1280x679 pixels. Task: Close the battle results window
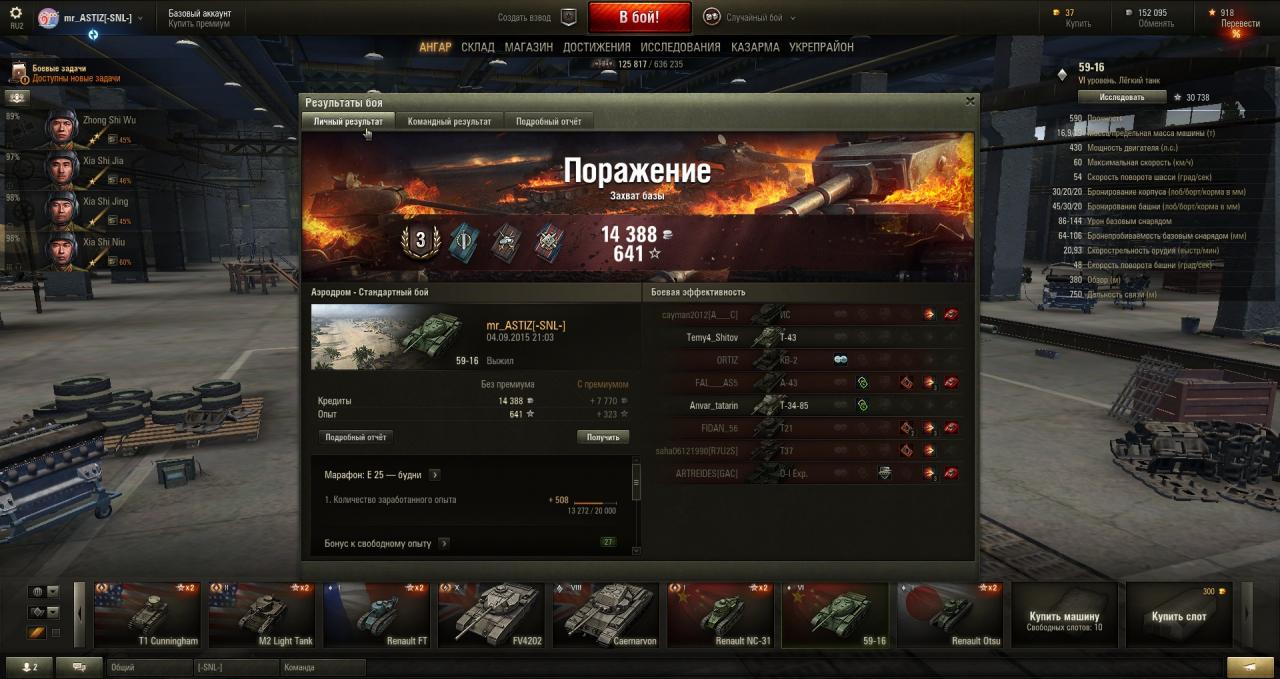point(969,101)
